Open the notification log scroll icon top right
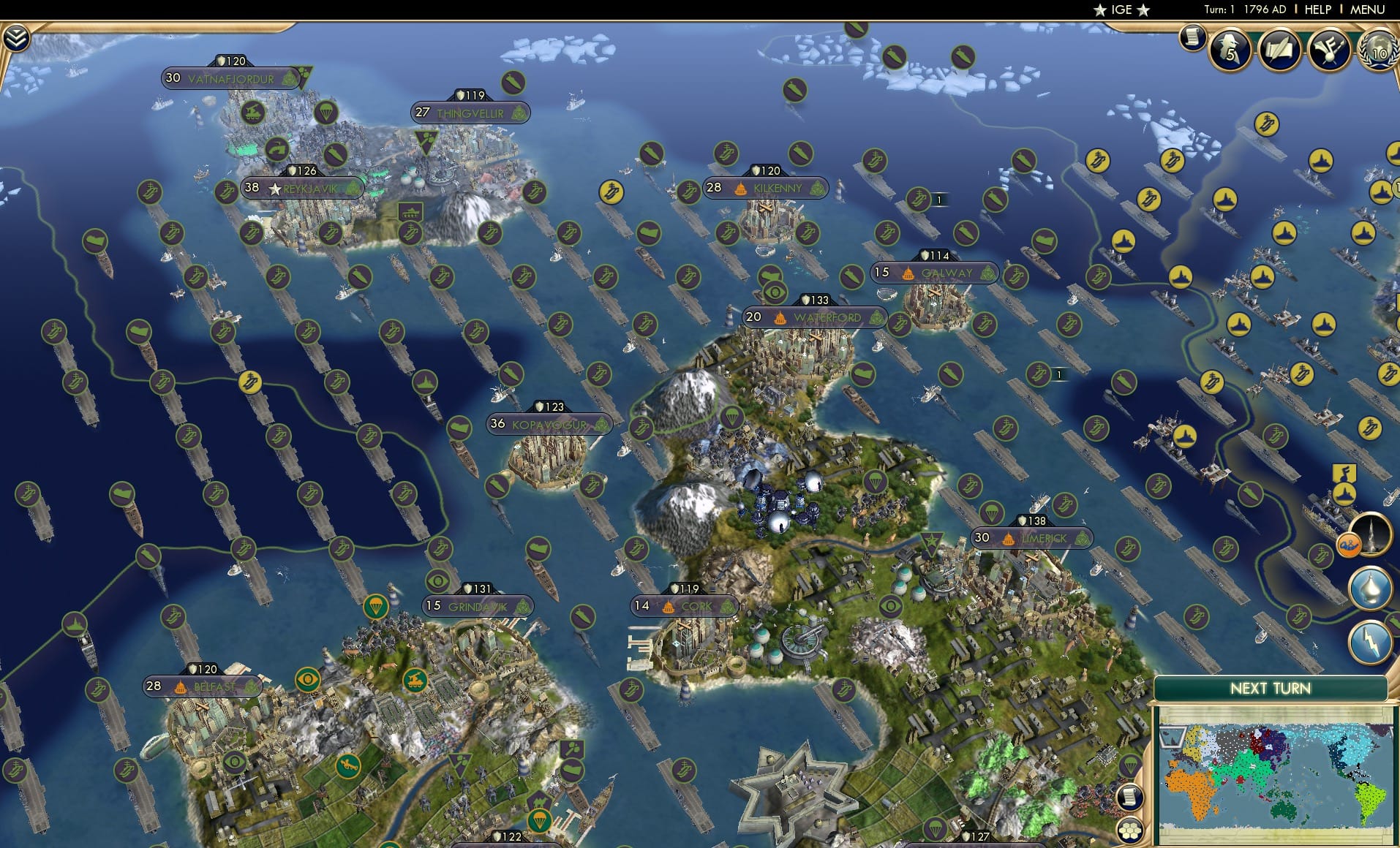Viewport: 1400px width, 848px height. click(1192, 37)
